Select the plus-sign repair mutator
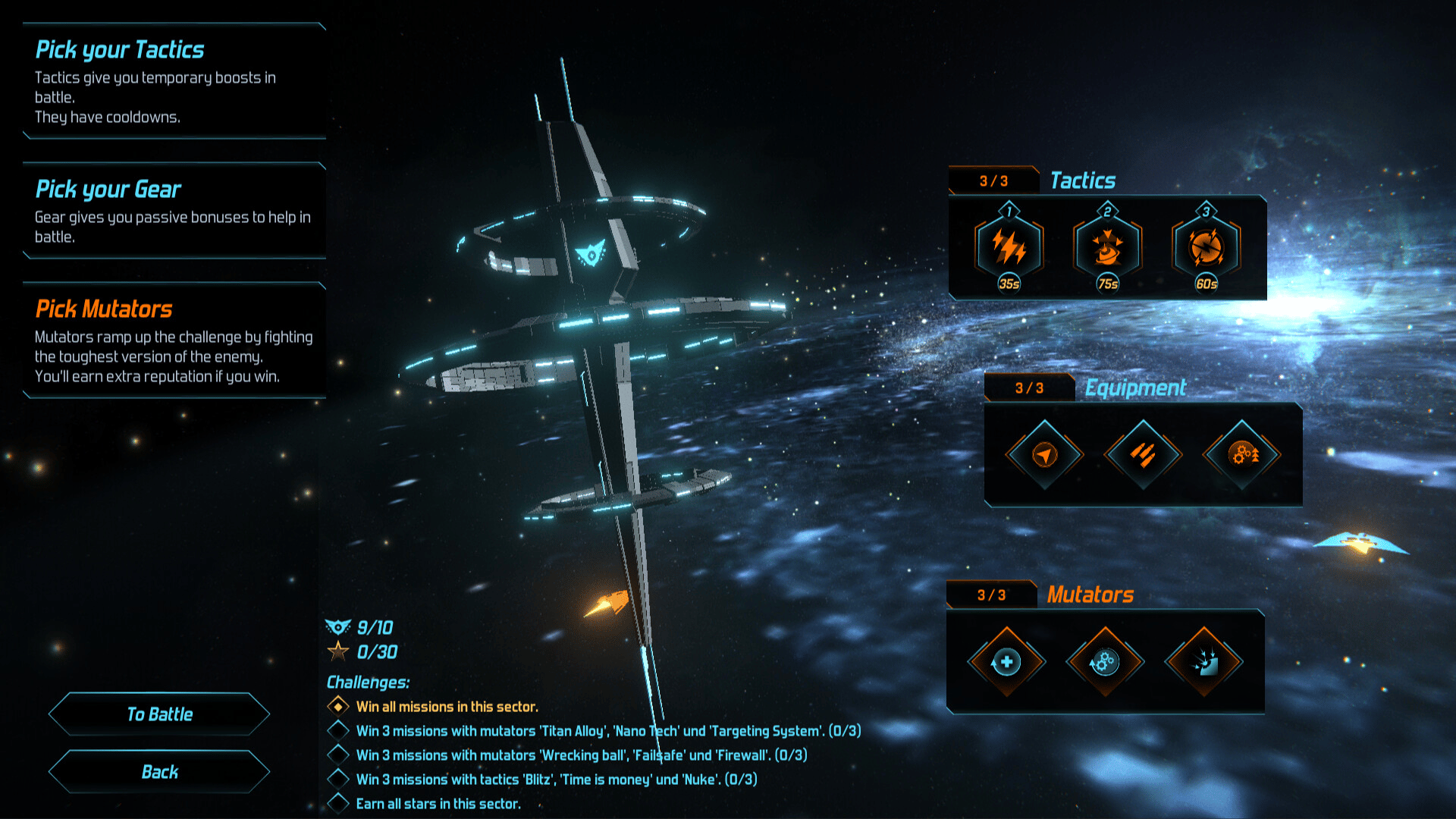The height and width of the screenshot is (819, 1456). click(x=1006, y=662)
